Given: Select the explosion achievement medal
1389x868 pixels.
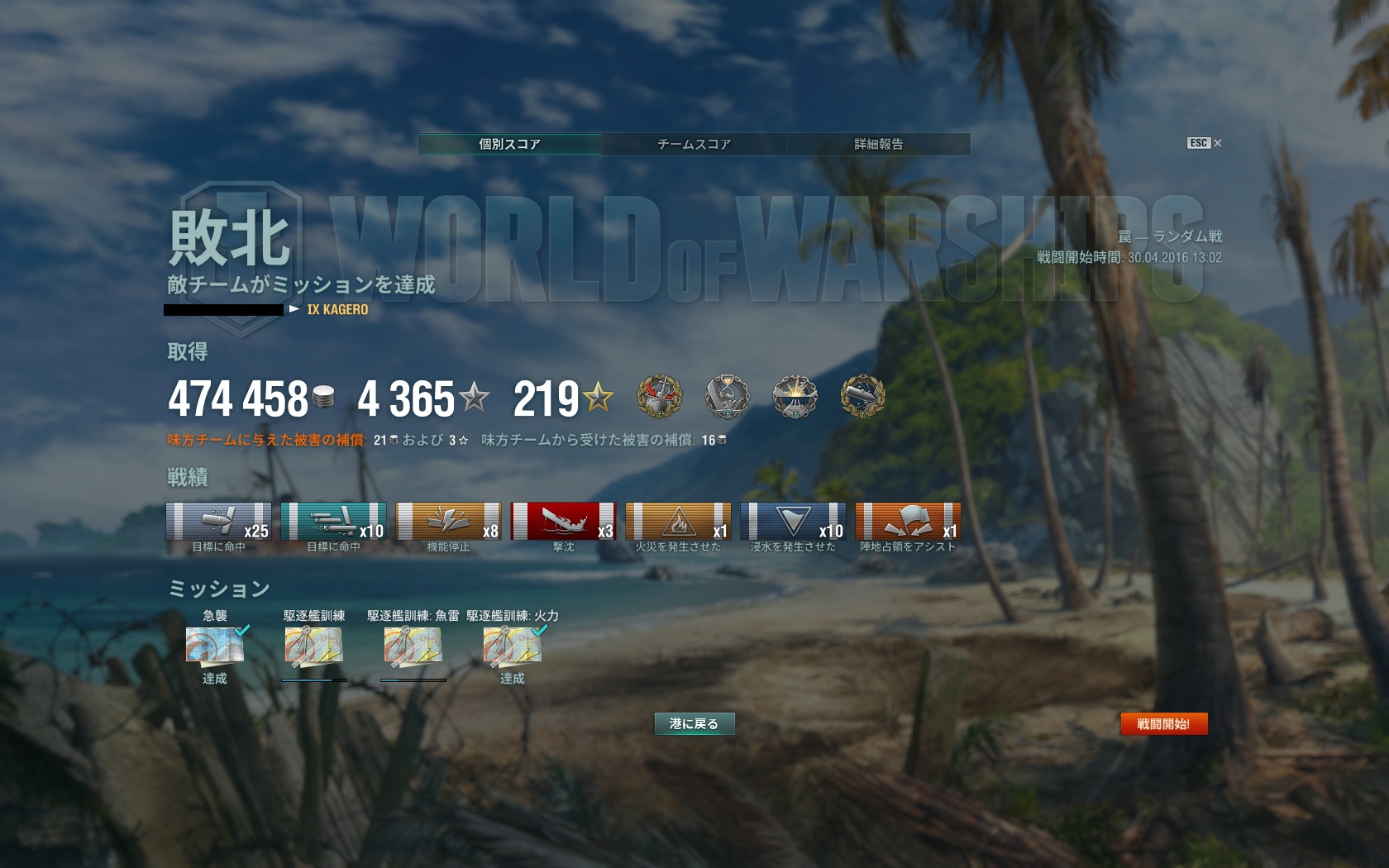Looking at the screenshot, I should (x=795, y=397).
